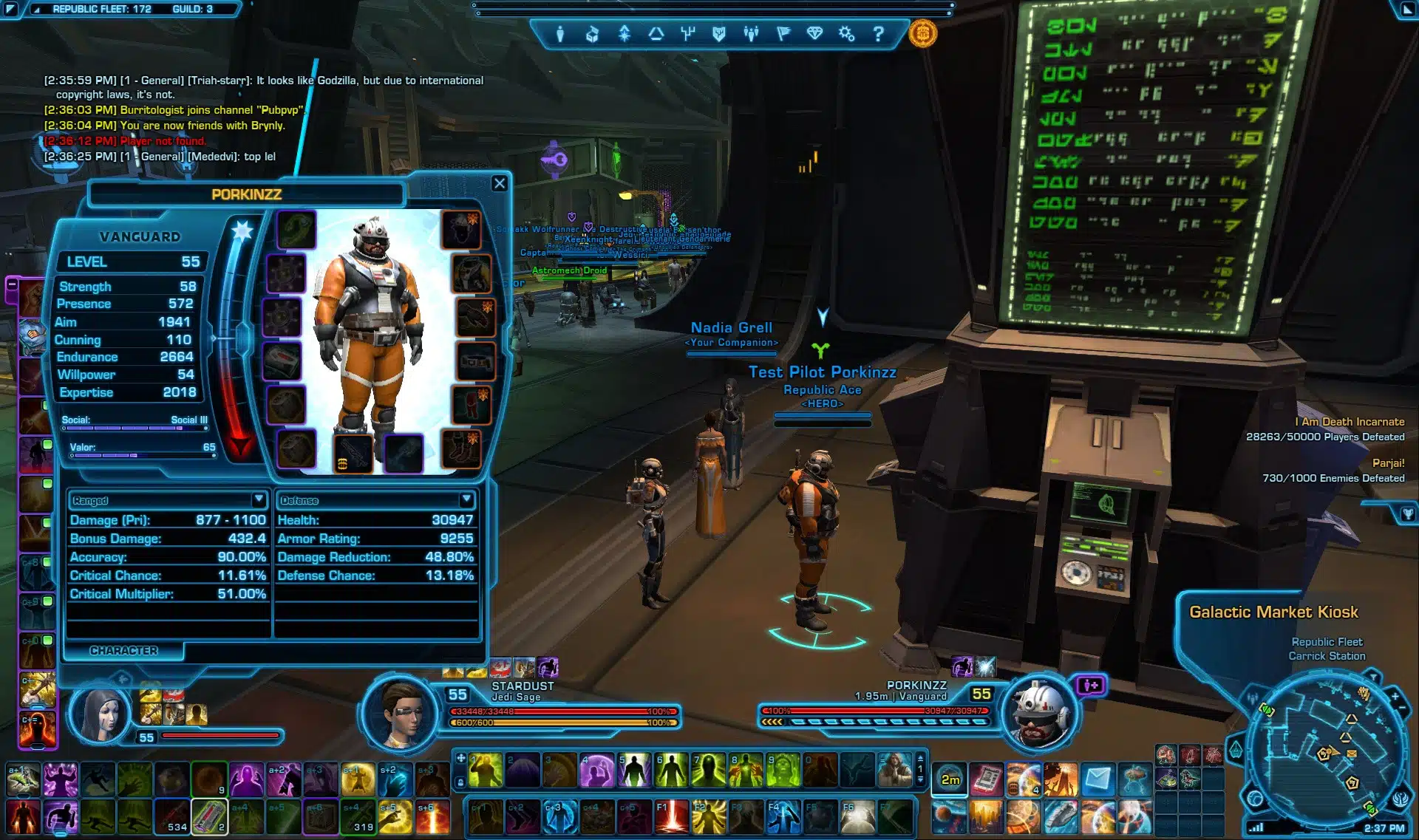Open the Ranged stats dropdown
The width and height of the screenshot is (1419, 840).
(x=259, y=499)
